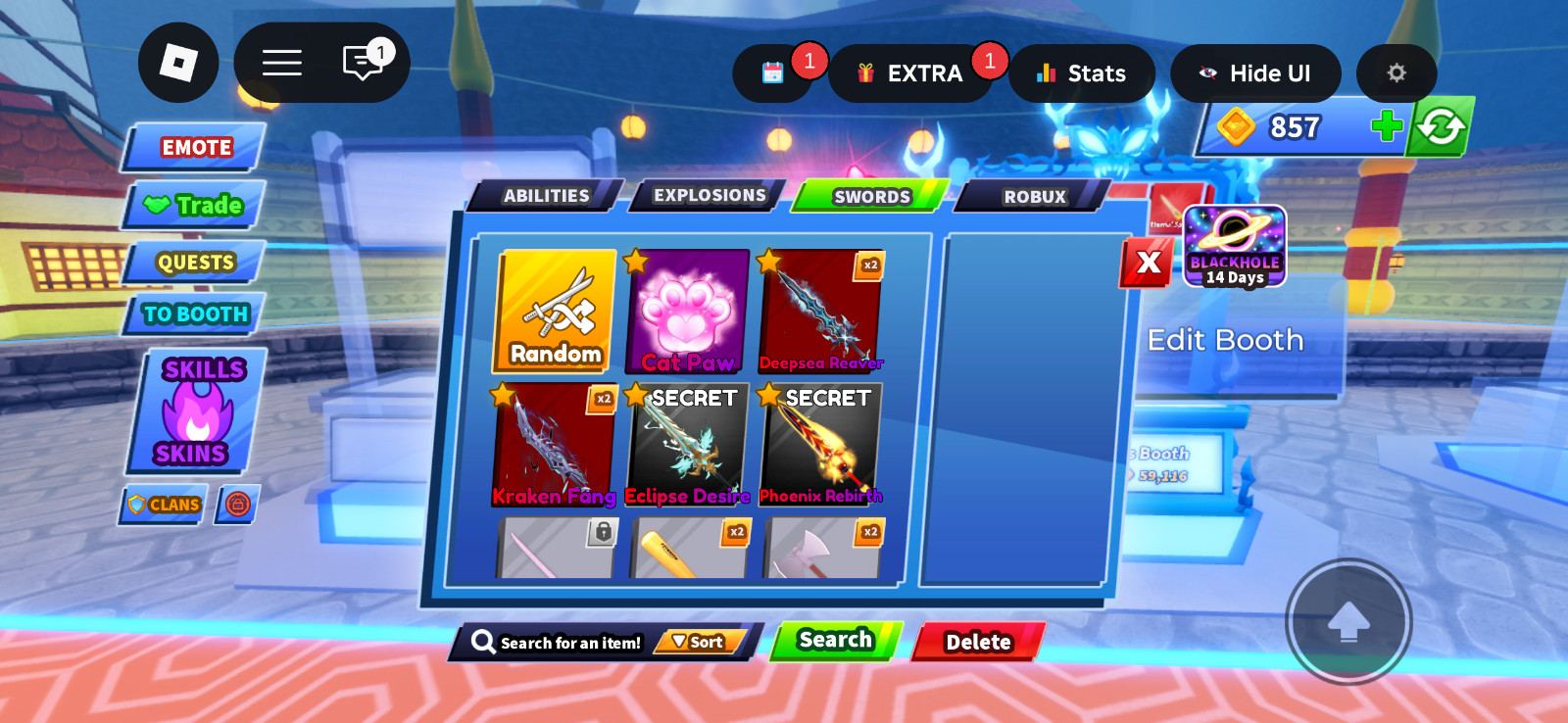This screenshot has width=1568, height=723.
Task: Switch to the EXPLOSIONS tab
Action: pyautogui.click(x=708, y=195)
